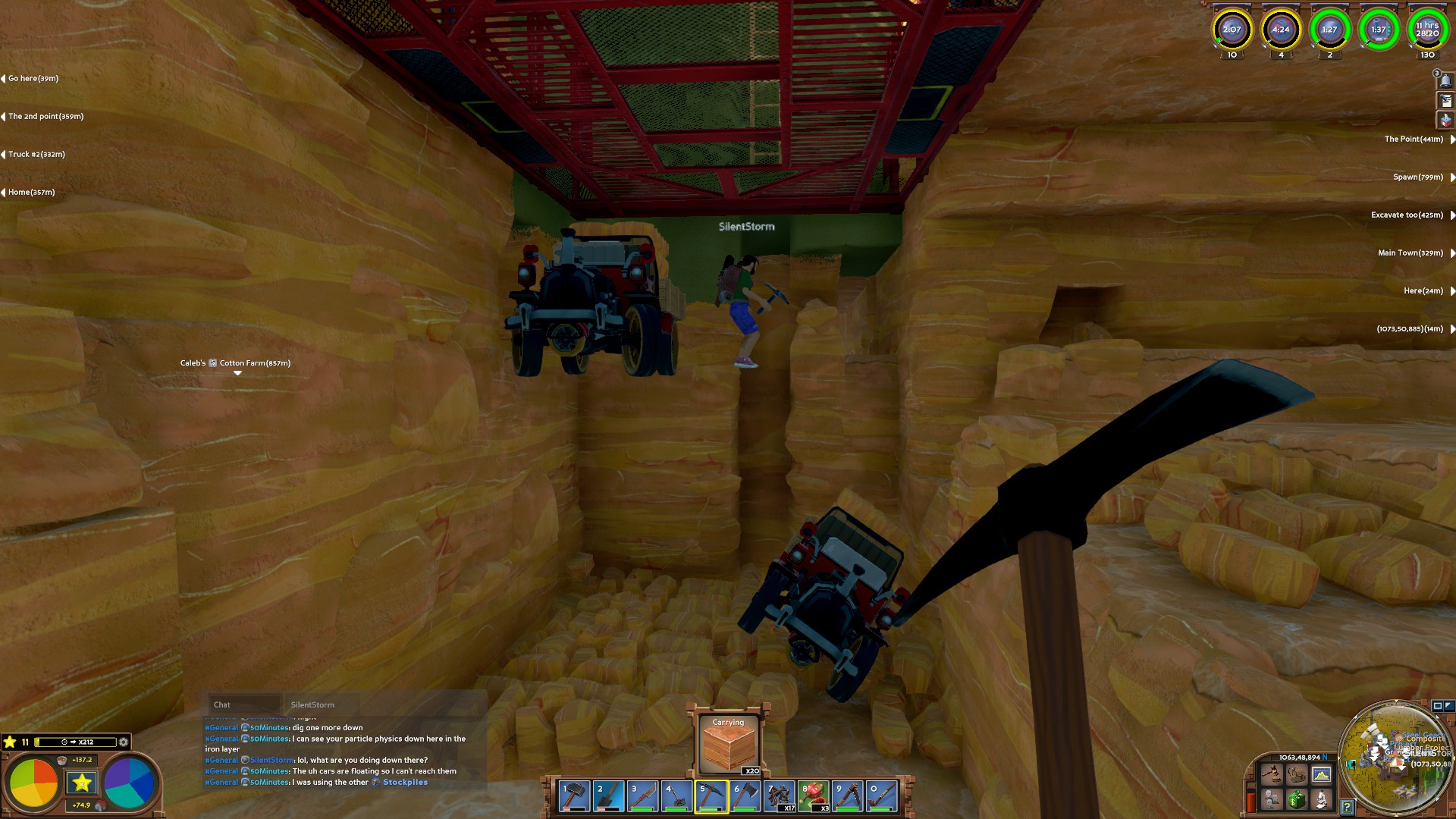Open the tasks notepad icon below the bell
The width and height of the screenshot is (1456, 819).
(x=1446, y=101)
